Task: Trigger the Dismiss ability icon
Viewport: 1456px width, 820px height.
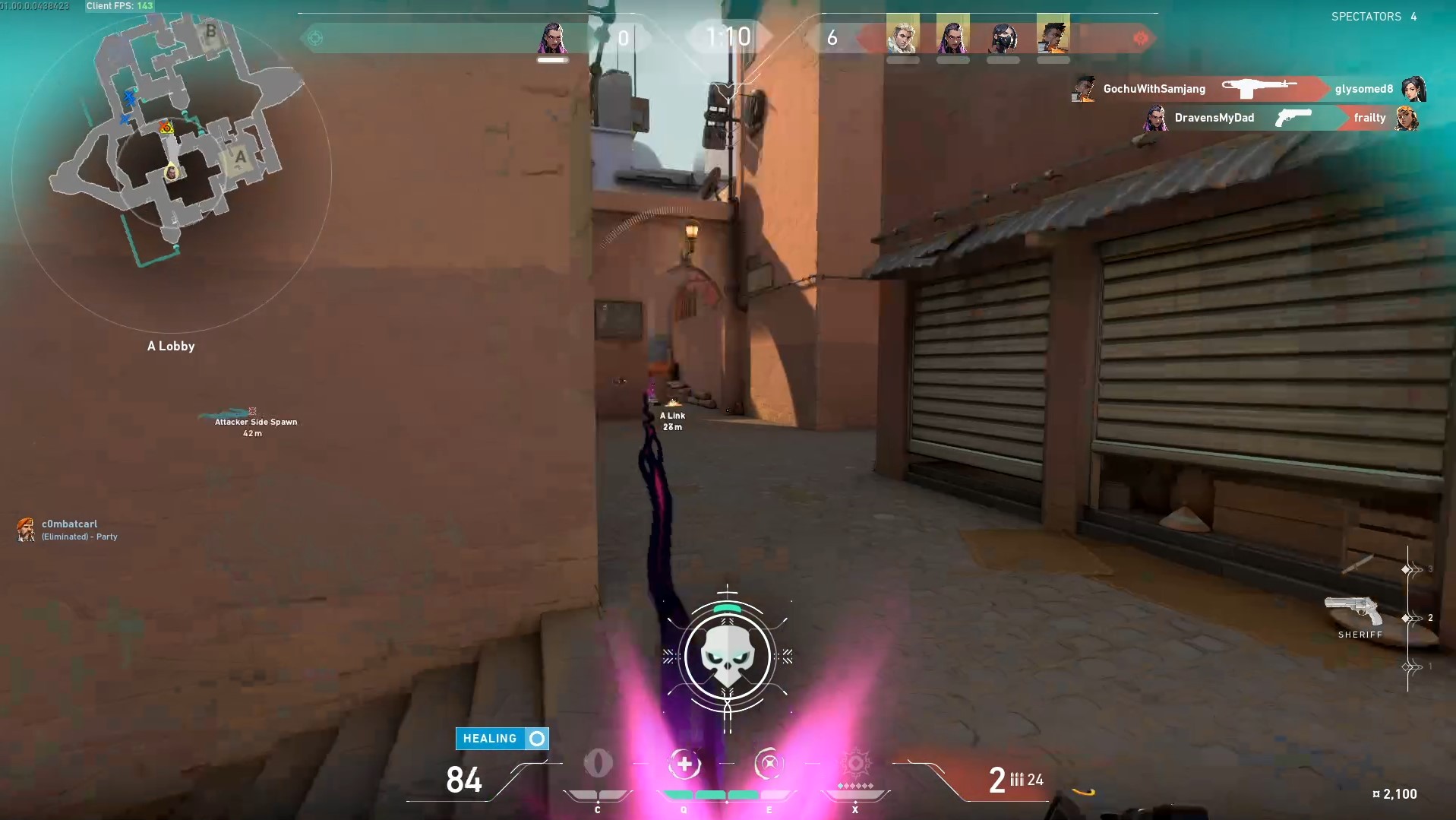Action: (769, 764)
